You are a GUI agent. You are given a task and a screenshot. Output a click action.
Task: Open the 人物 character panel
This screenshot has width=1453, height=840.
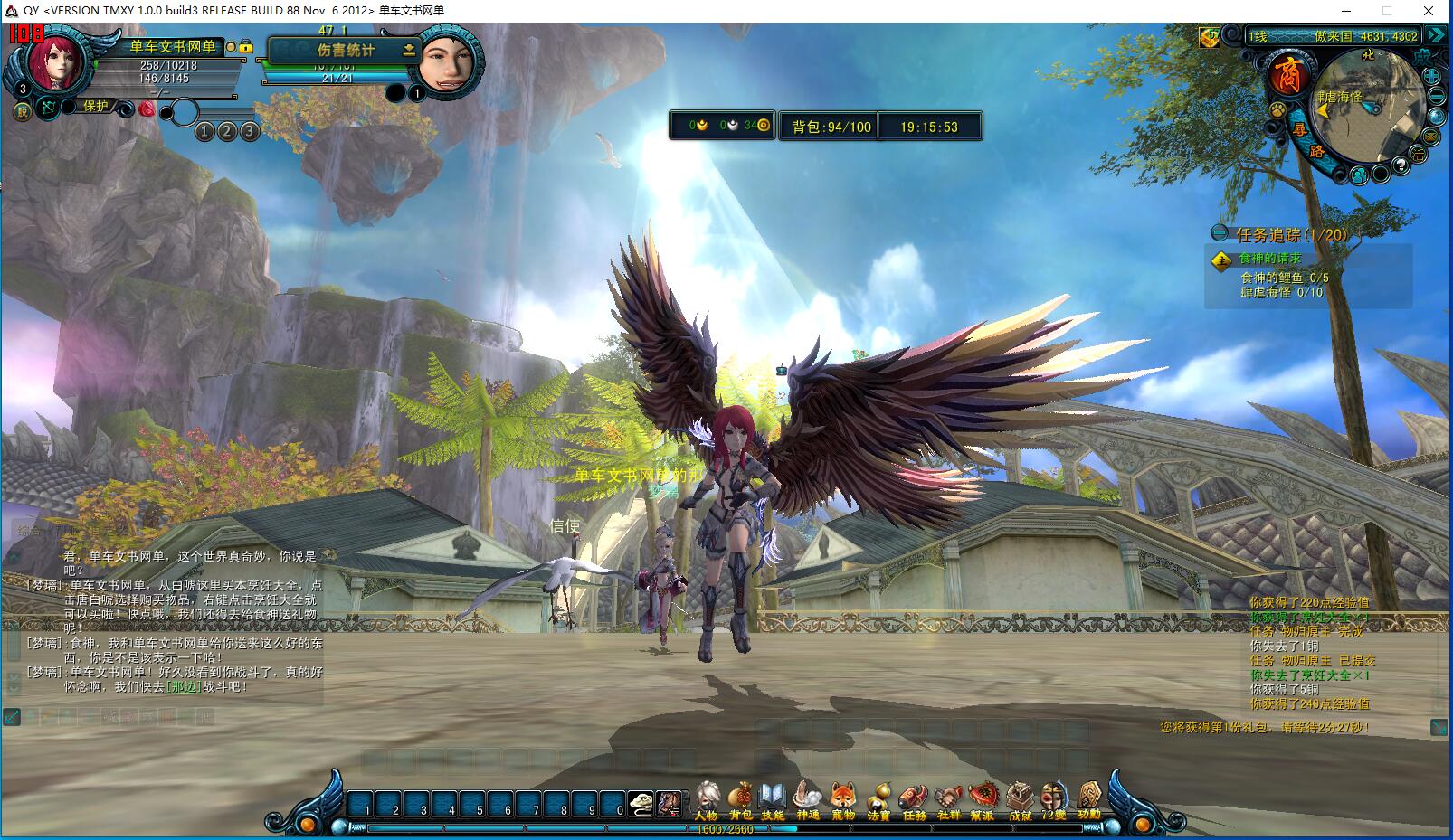point(707,801)
